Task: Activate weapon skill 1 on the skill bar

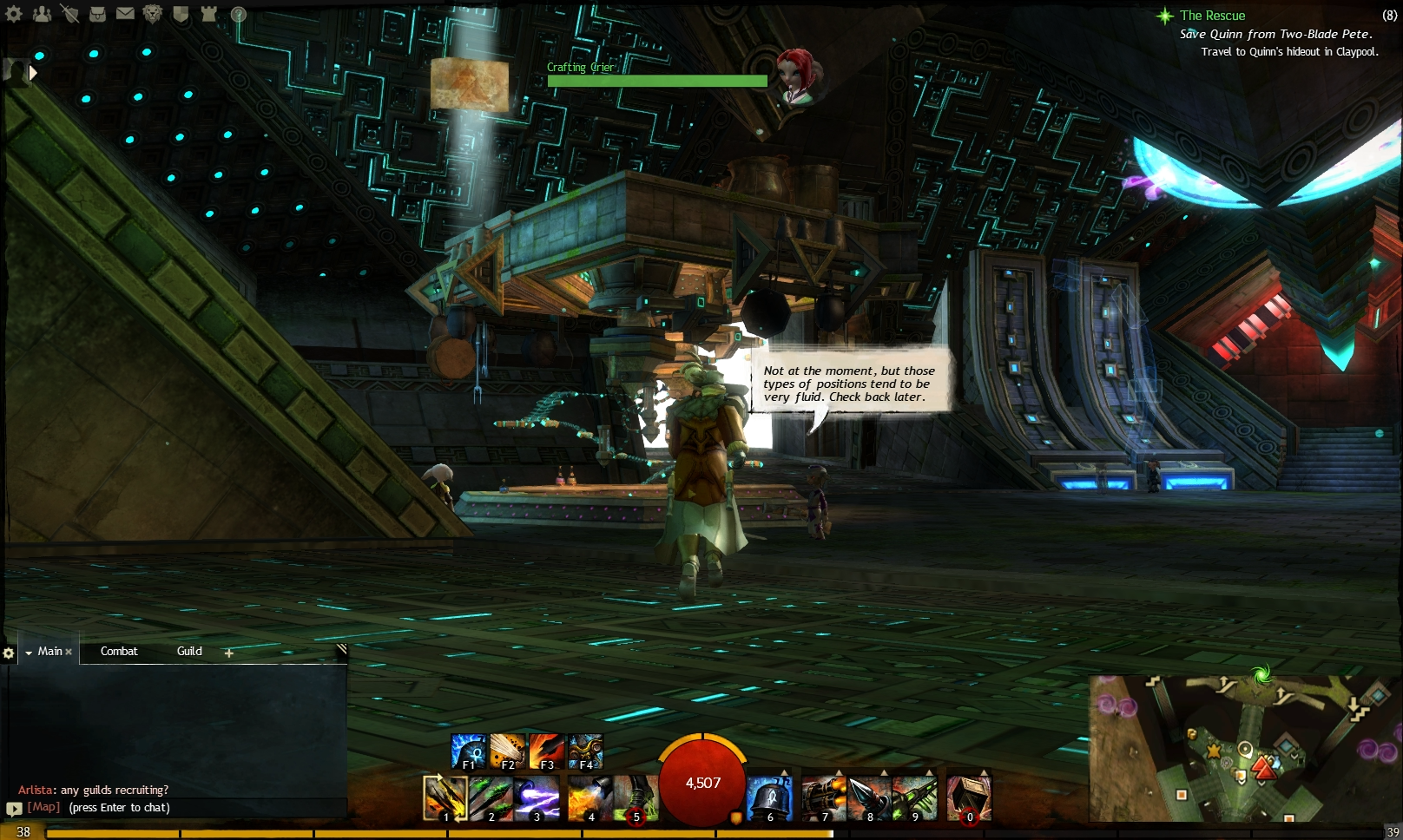Action: coord(445,797)
